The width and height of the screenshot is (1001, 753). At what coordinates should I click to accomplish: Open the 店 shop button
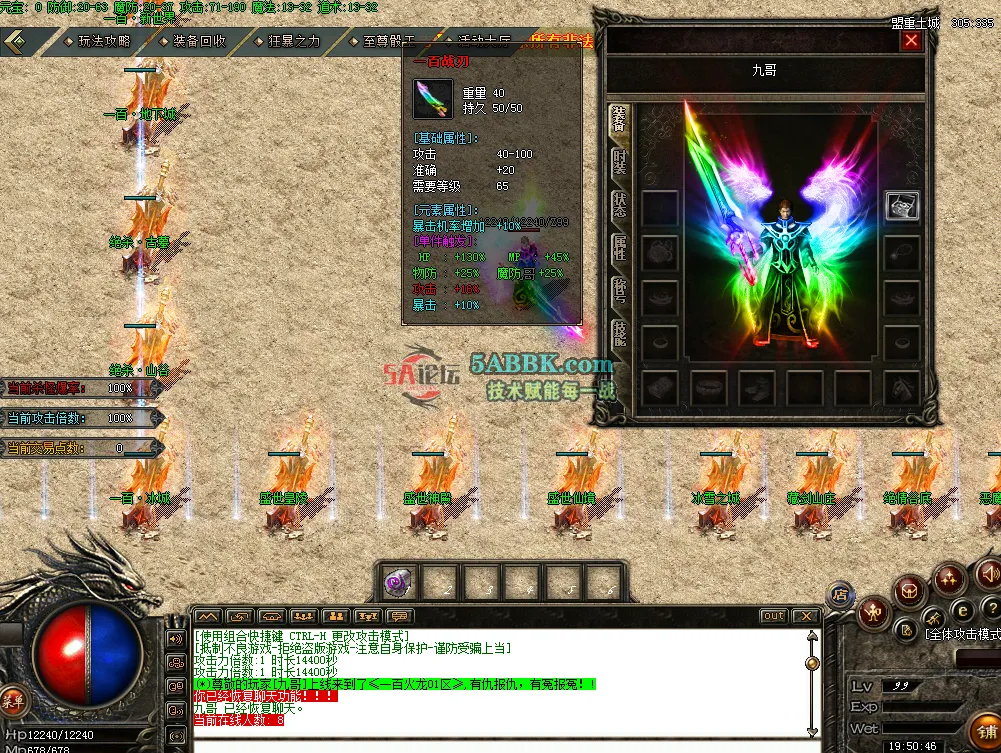(x=840, y=596)
